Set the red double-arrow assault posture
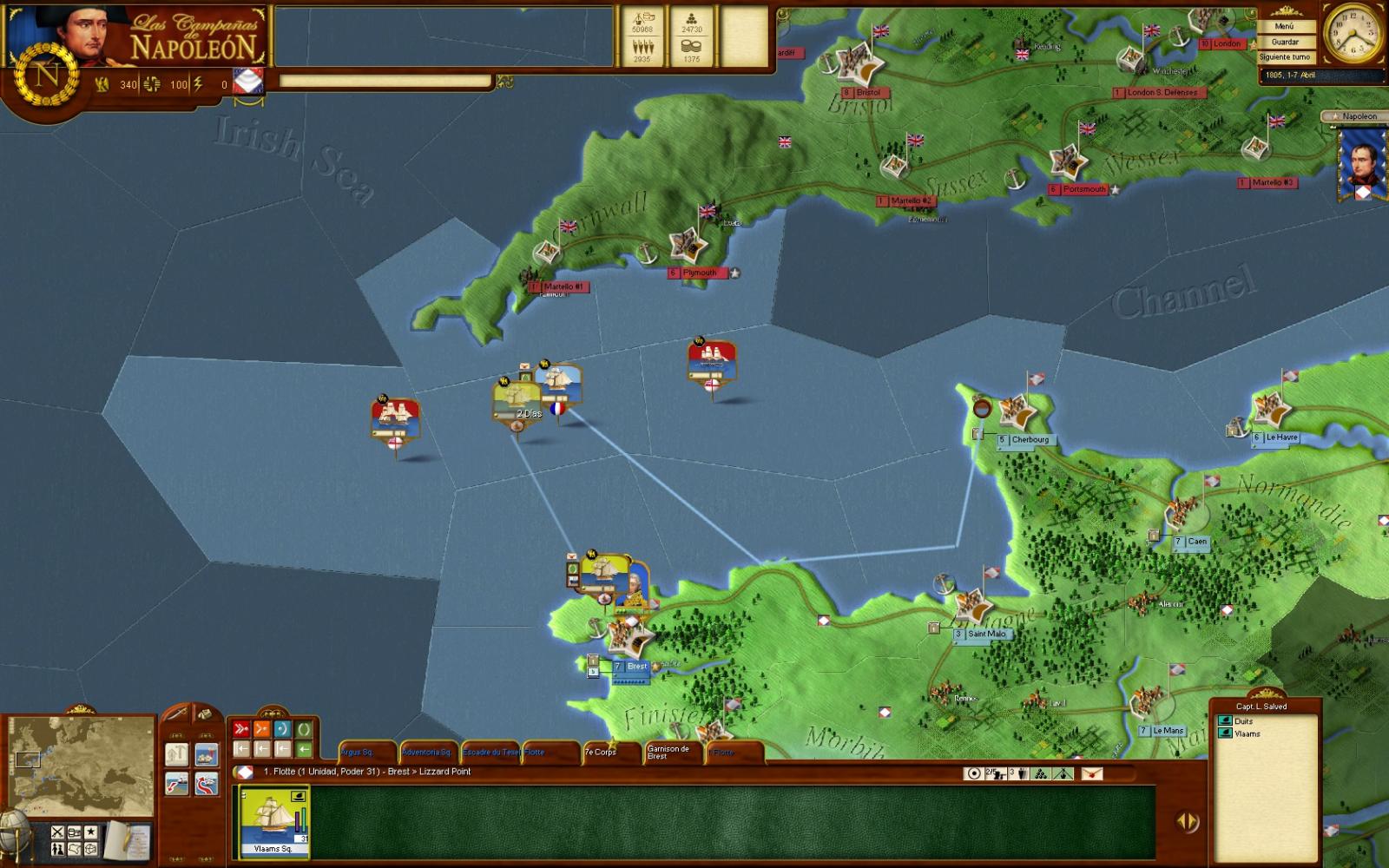This screenshot has width=1389, height=868. (x=241, y=729)
